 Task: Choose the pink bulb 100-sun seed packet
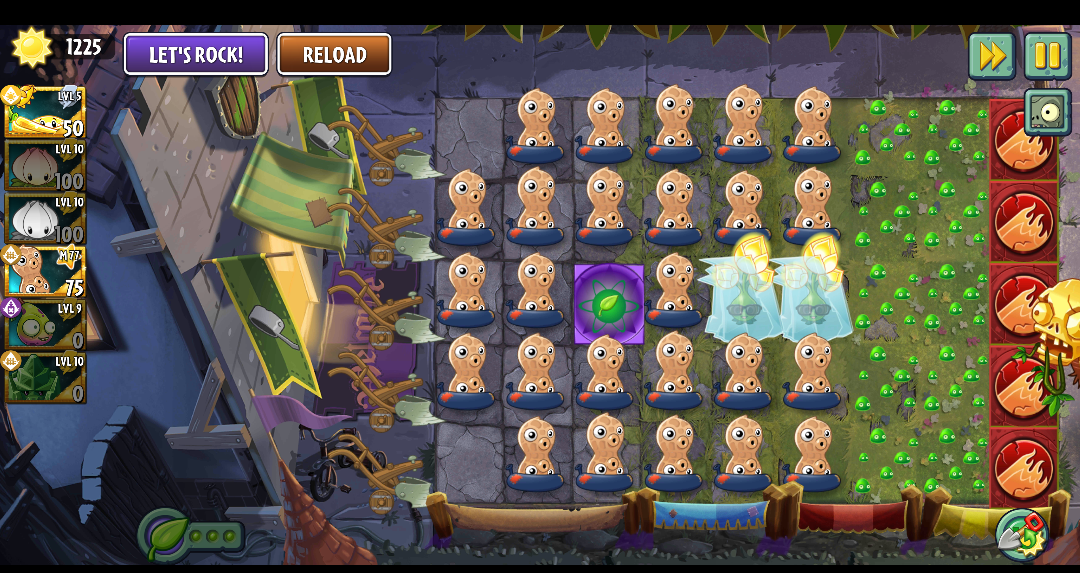pyautogui.click(x=45, y=165)
